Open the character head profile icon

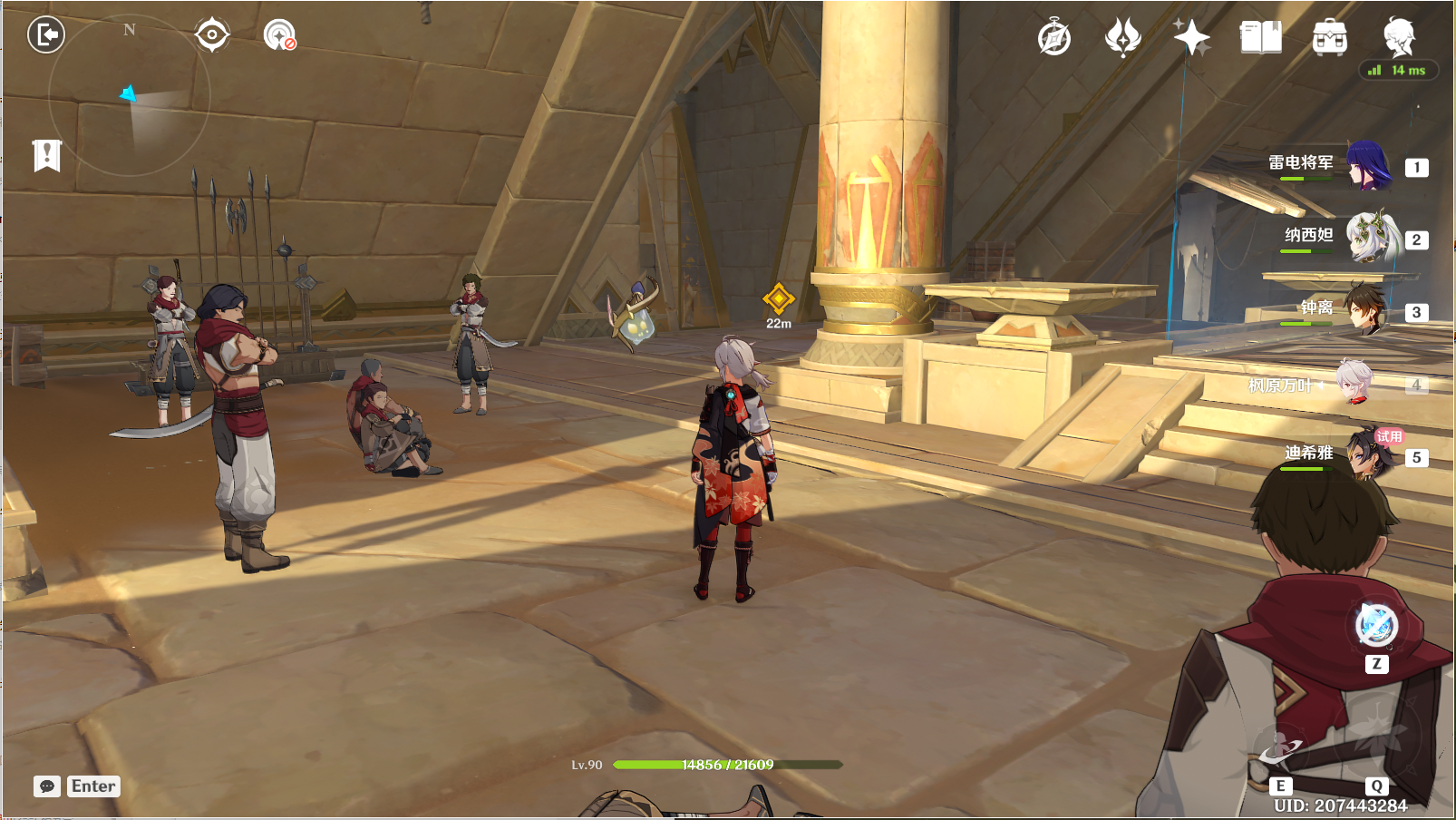(1399, 38)
